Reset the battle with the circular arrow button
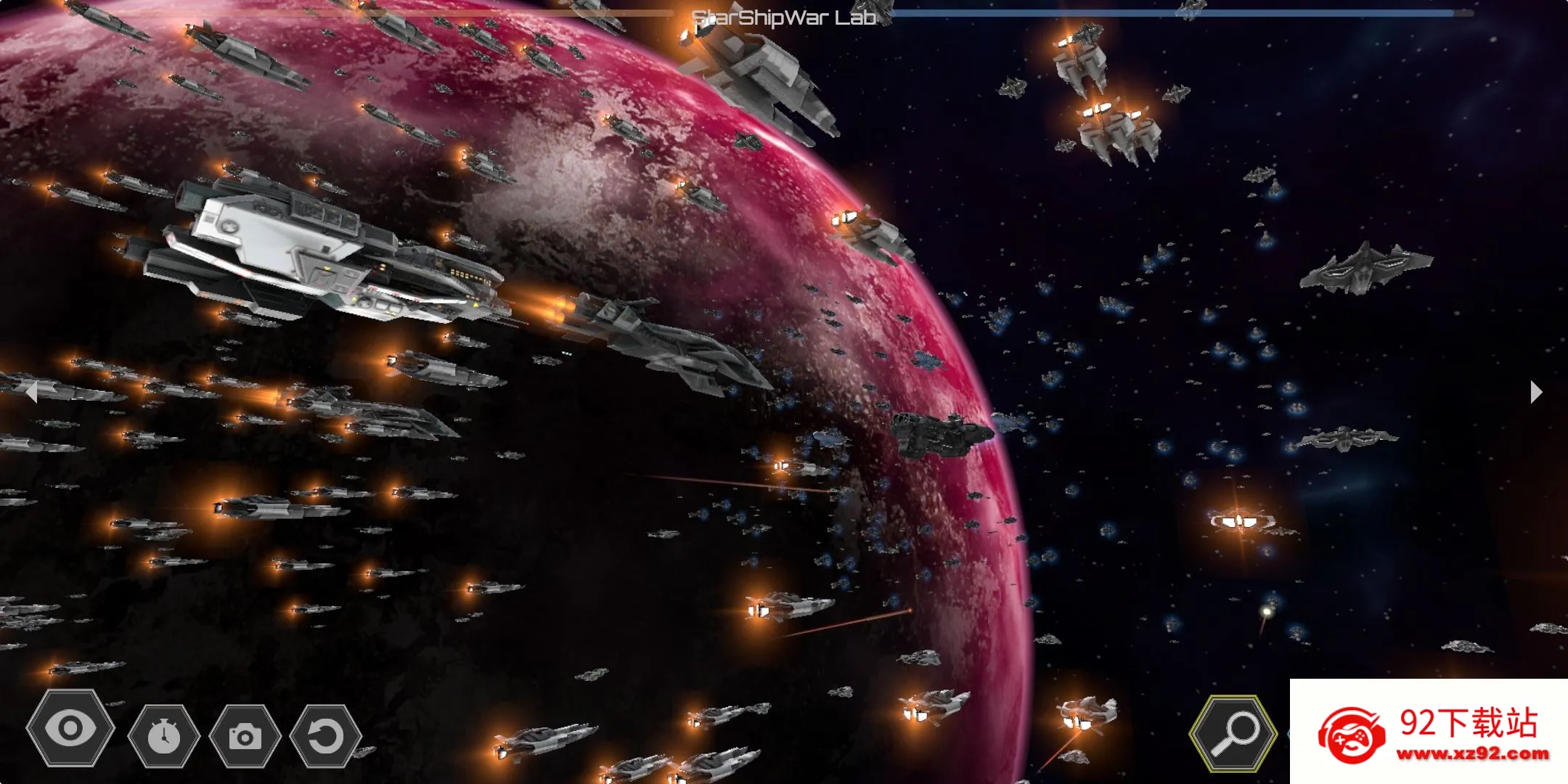The image size is (1568, 784). coord(325,736)
